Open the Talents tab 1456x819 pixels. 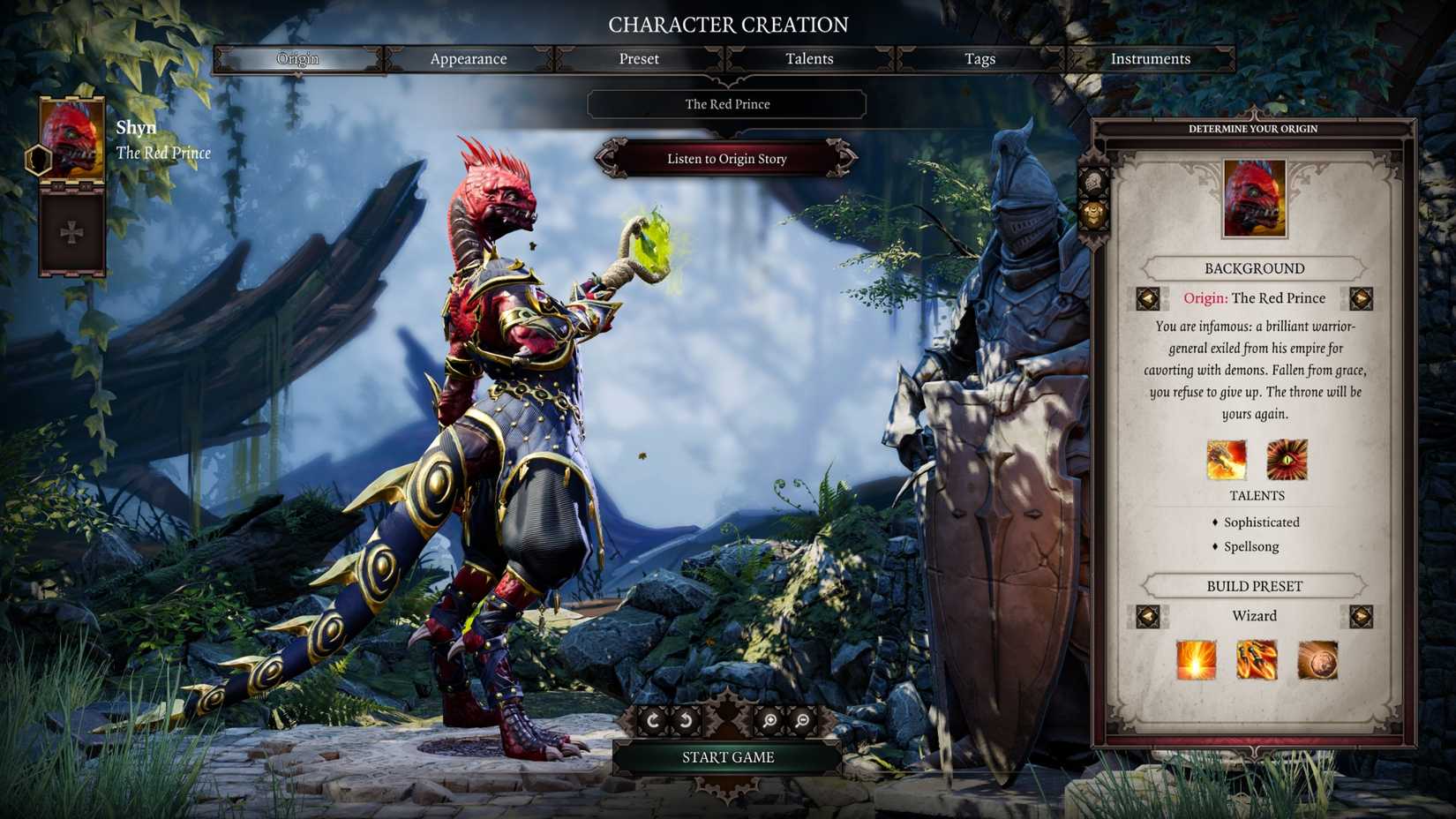[x=809, y=58]
